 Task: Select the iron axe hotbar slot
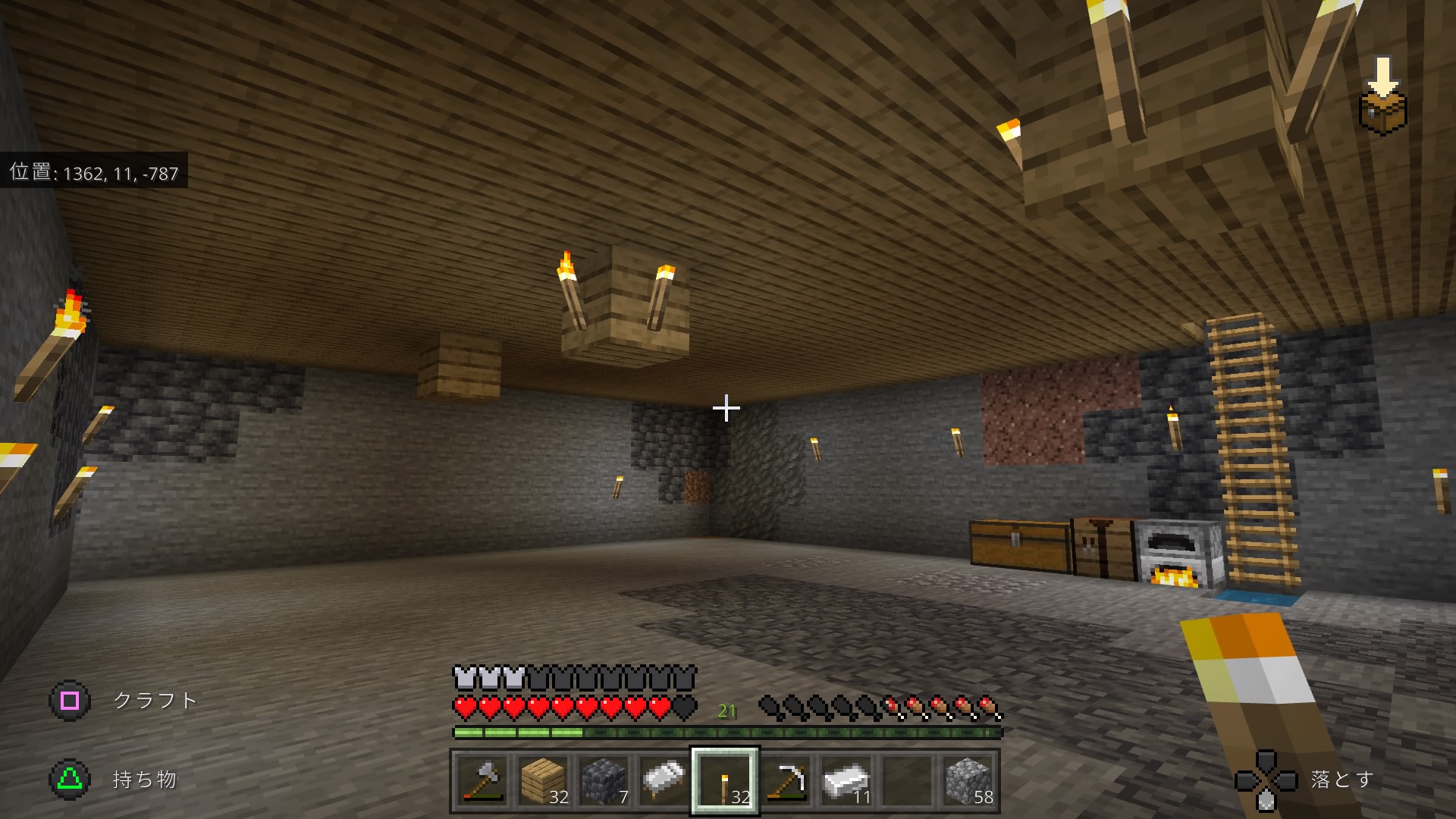[482, 781]
